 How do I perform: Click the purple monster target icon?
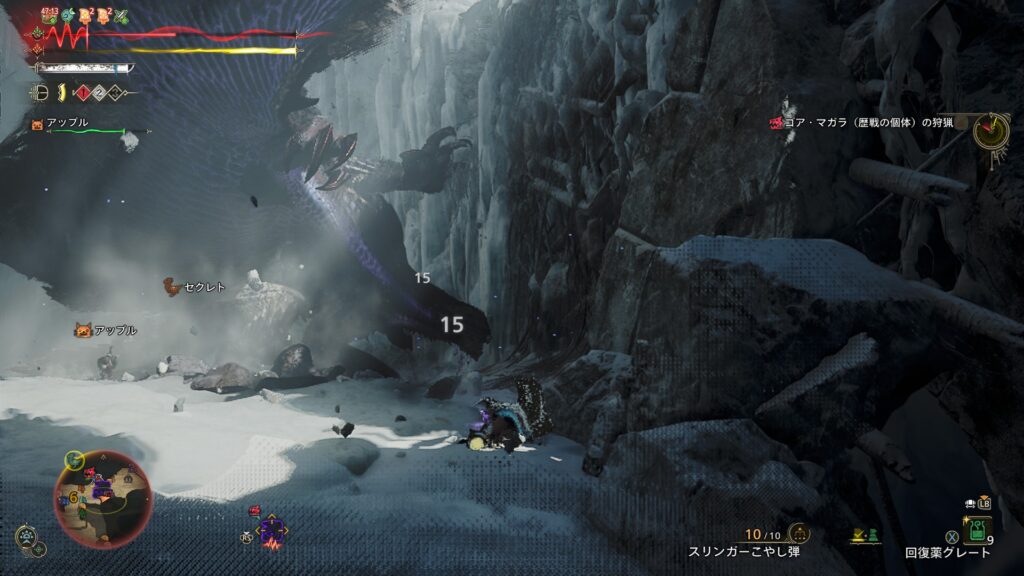[x=270, y=531]
